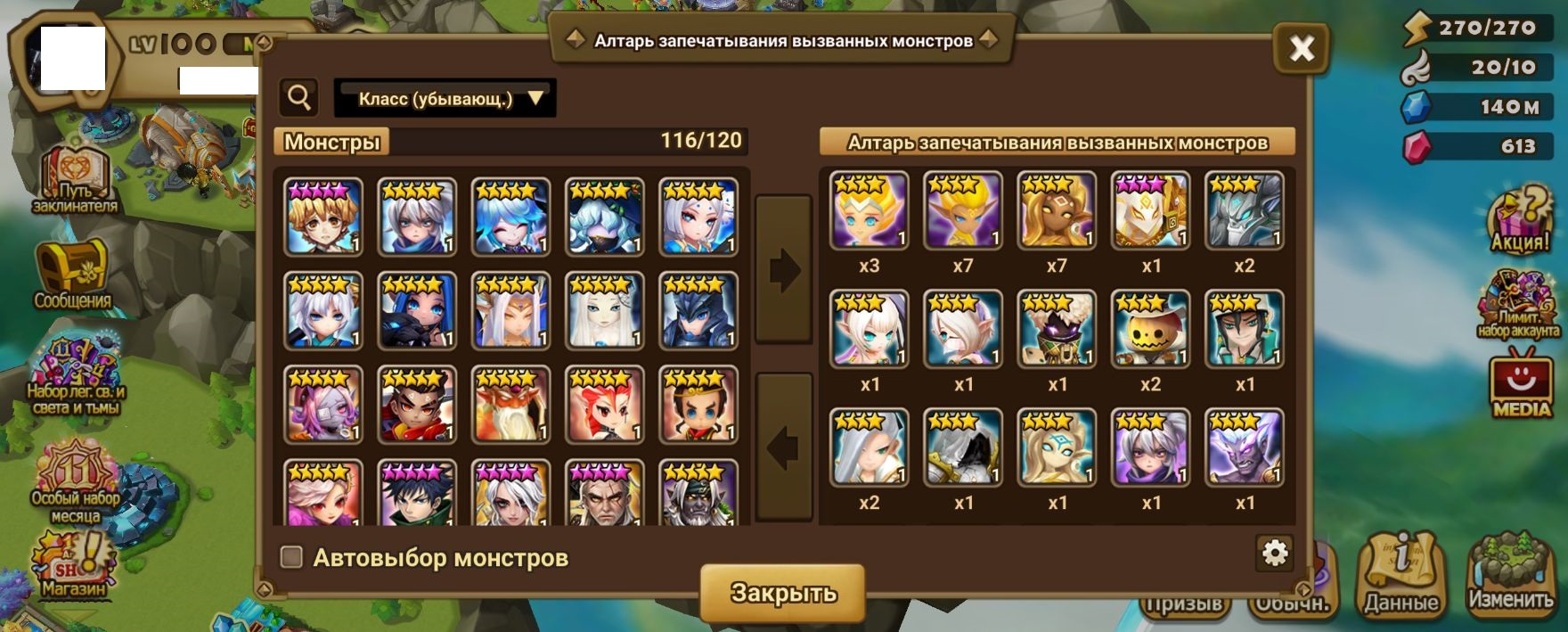
Task: Select the red-bearded old man monster
Action: click(510, 405)
